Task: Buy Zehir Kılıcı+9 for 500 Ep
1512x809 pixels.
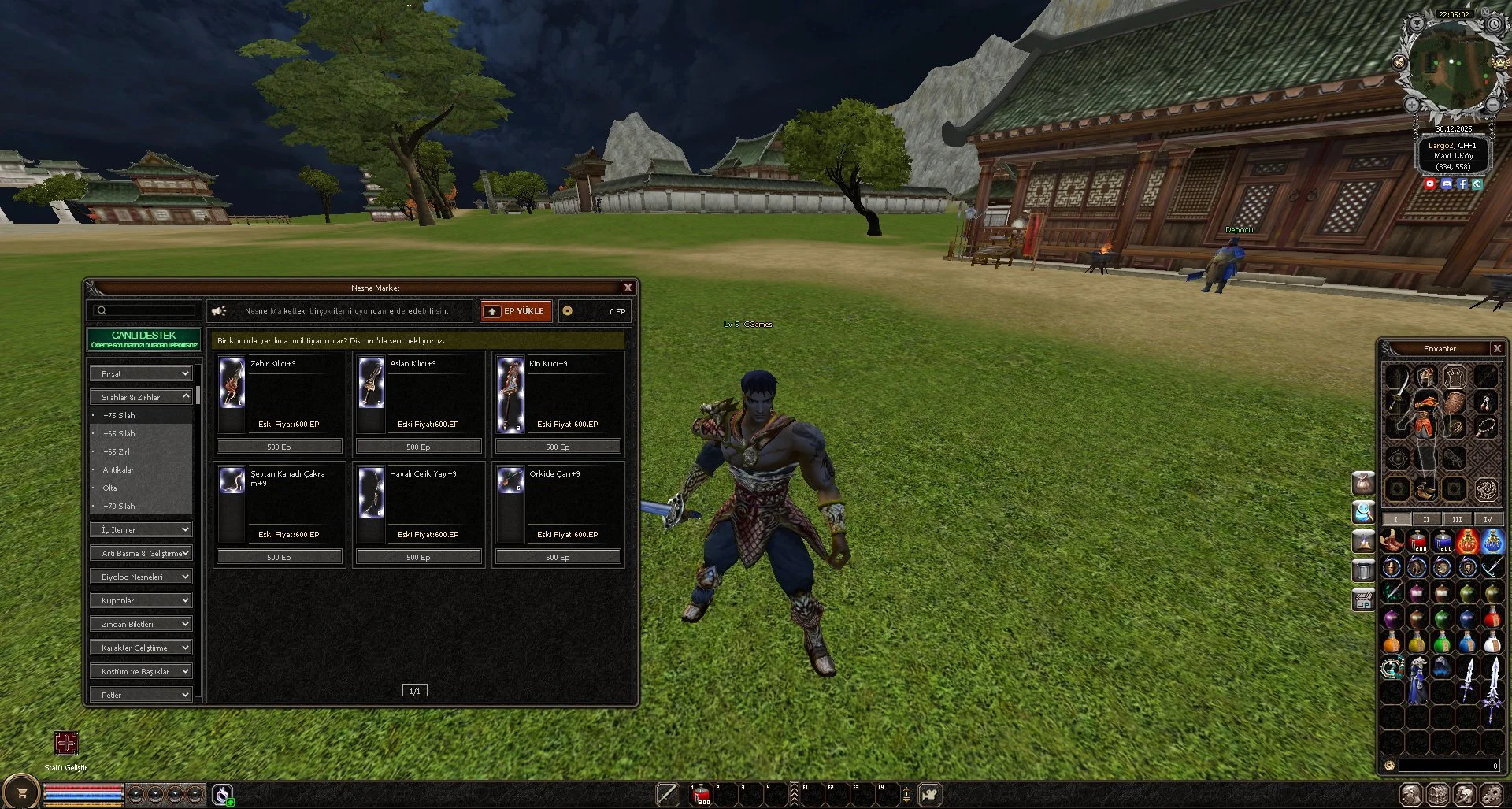Action: (x=279, y=447)
